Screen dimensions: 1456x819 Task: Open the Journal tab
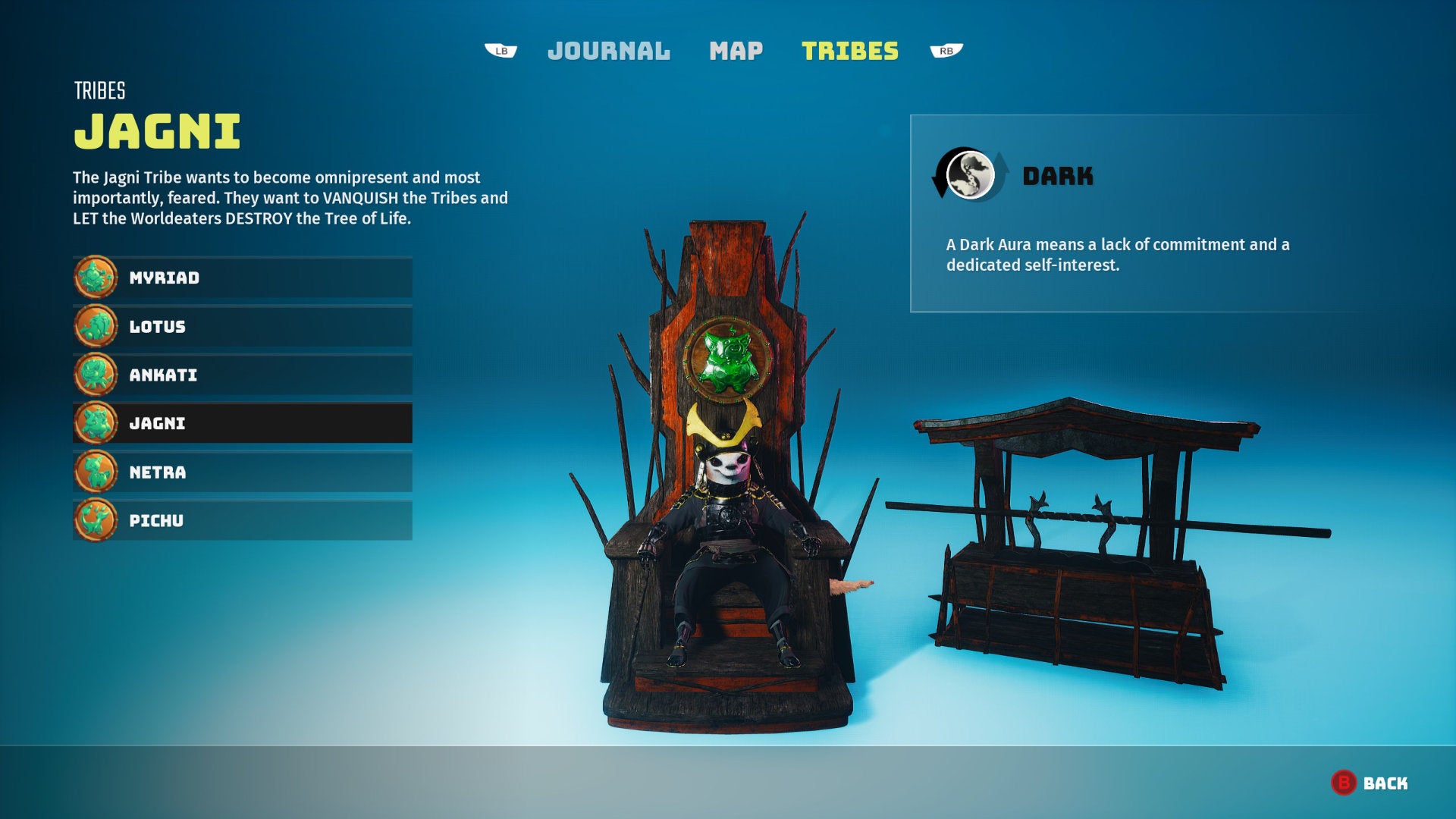click(x=608, y=51)
